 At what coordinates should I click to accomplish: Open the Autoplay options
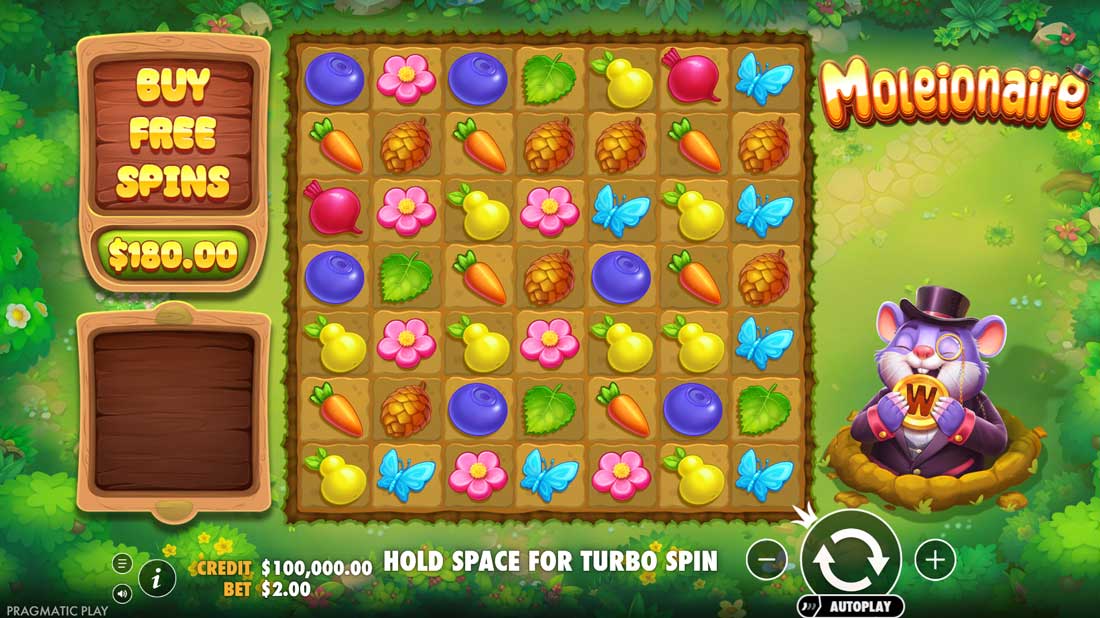(x=851, y=606)
